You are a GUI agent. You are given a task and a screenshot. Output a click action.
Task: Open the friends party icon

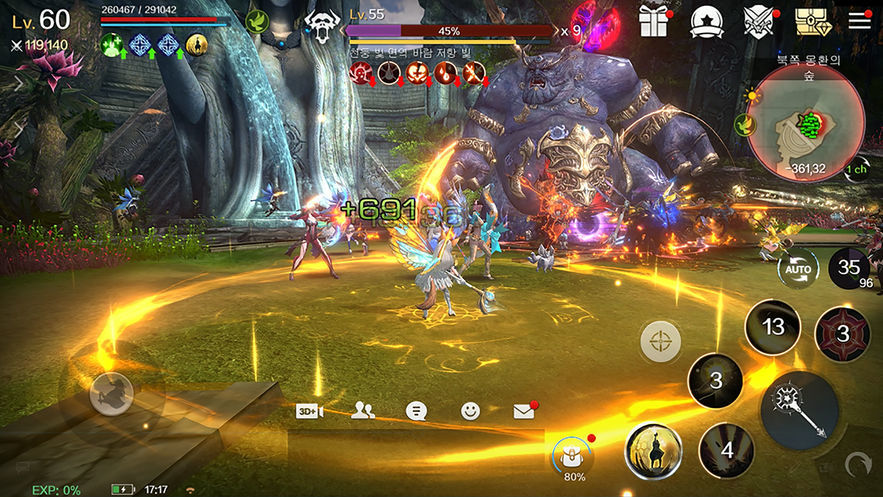tap(364, 411)
